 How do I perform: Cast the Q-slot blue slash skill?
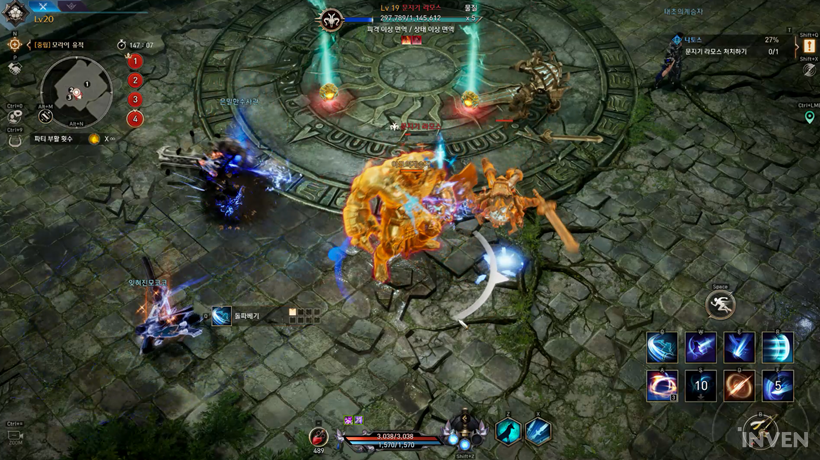click(662, 347)
